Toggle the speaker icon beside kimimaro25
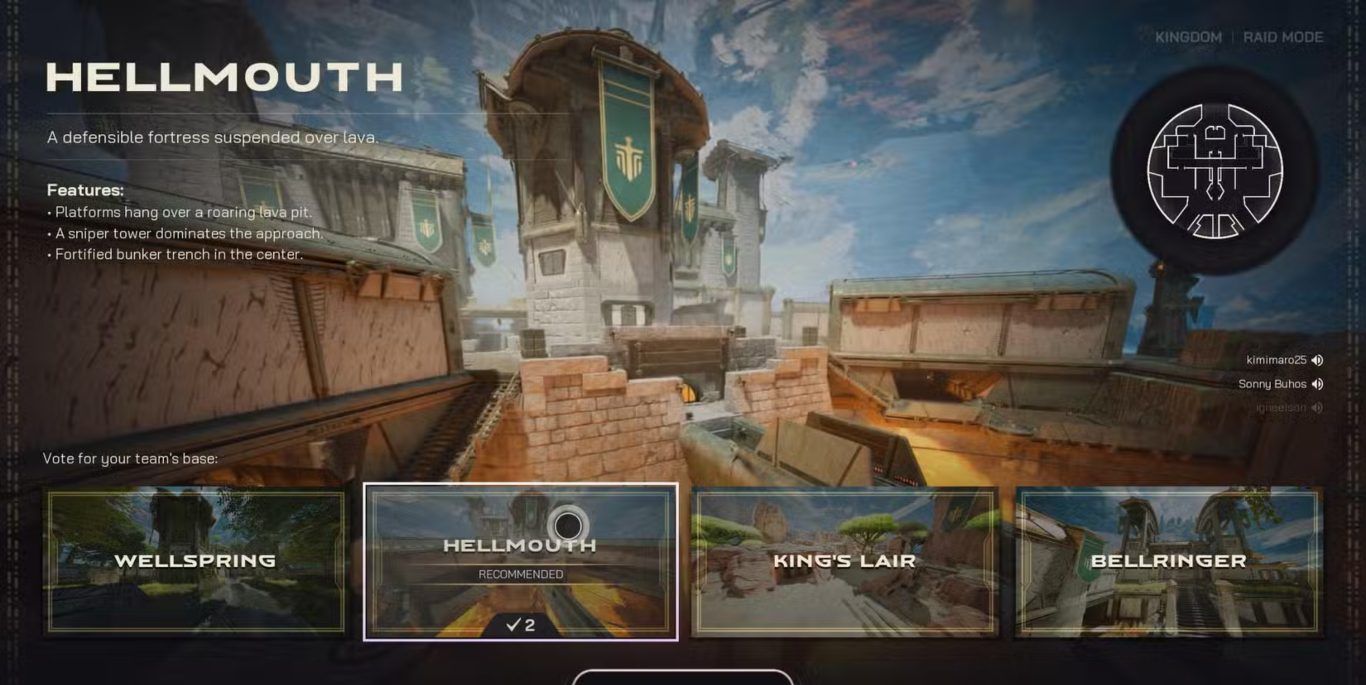Viewport: 1366px width, 685px height. (1317, 361)
